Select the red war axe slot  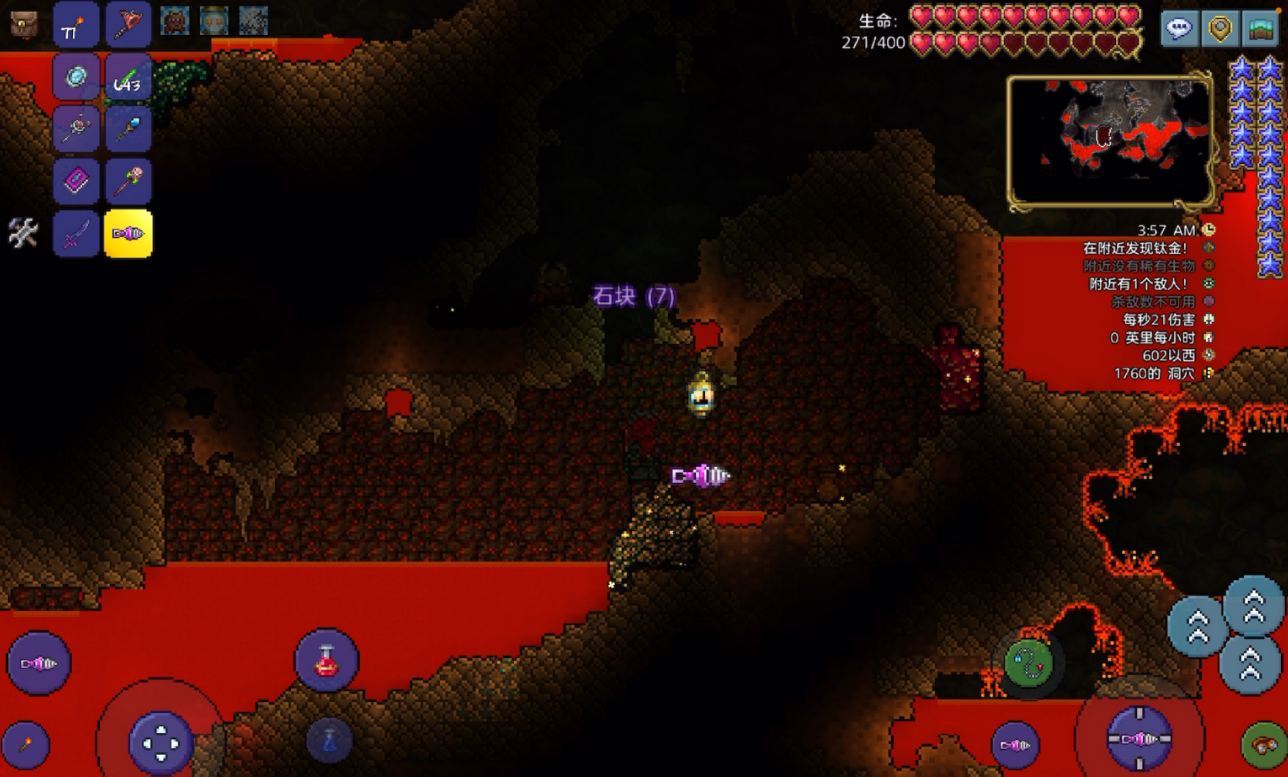(x=128, y=25)
